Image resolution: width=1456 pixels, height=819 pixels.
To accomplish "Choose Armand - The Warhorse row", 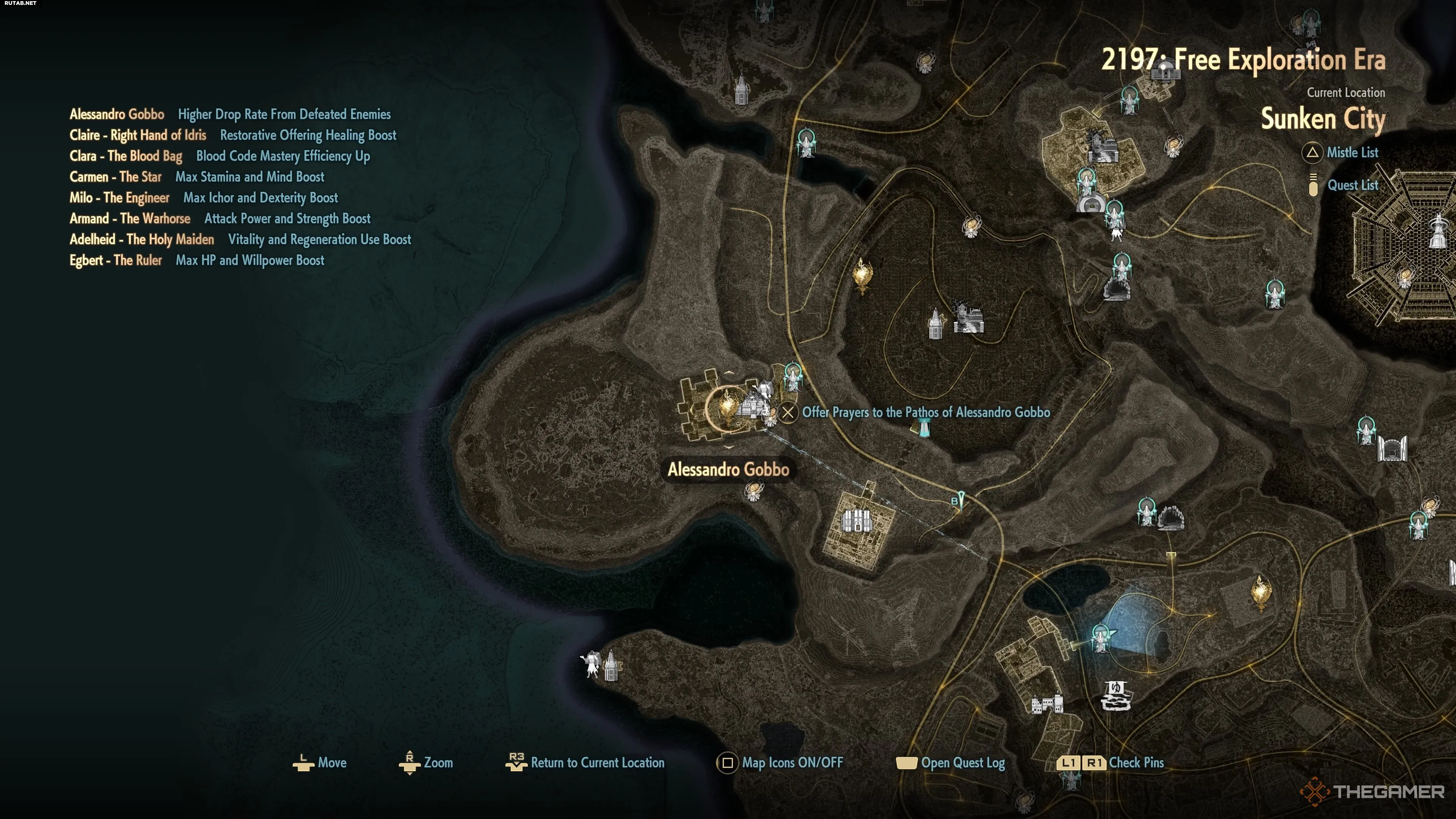I will 130,219.
